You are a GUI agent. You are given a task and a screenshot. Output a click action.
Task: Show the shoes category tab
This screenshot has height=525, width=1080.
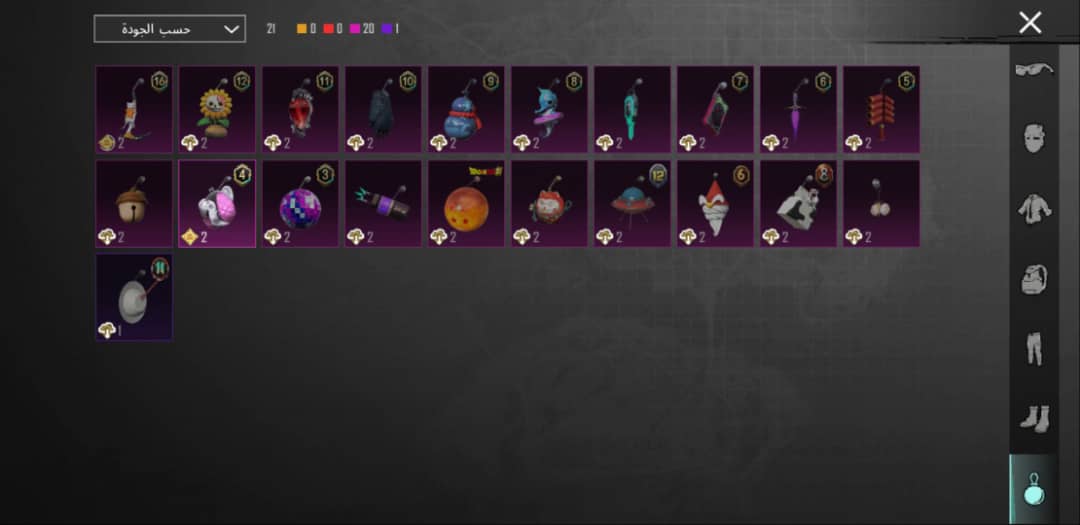click(x=1034, y=419)
